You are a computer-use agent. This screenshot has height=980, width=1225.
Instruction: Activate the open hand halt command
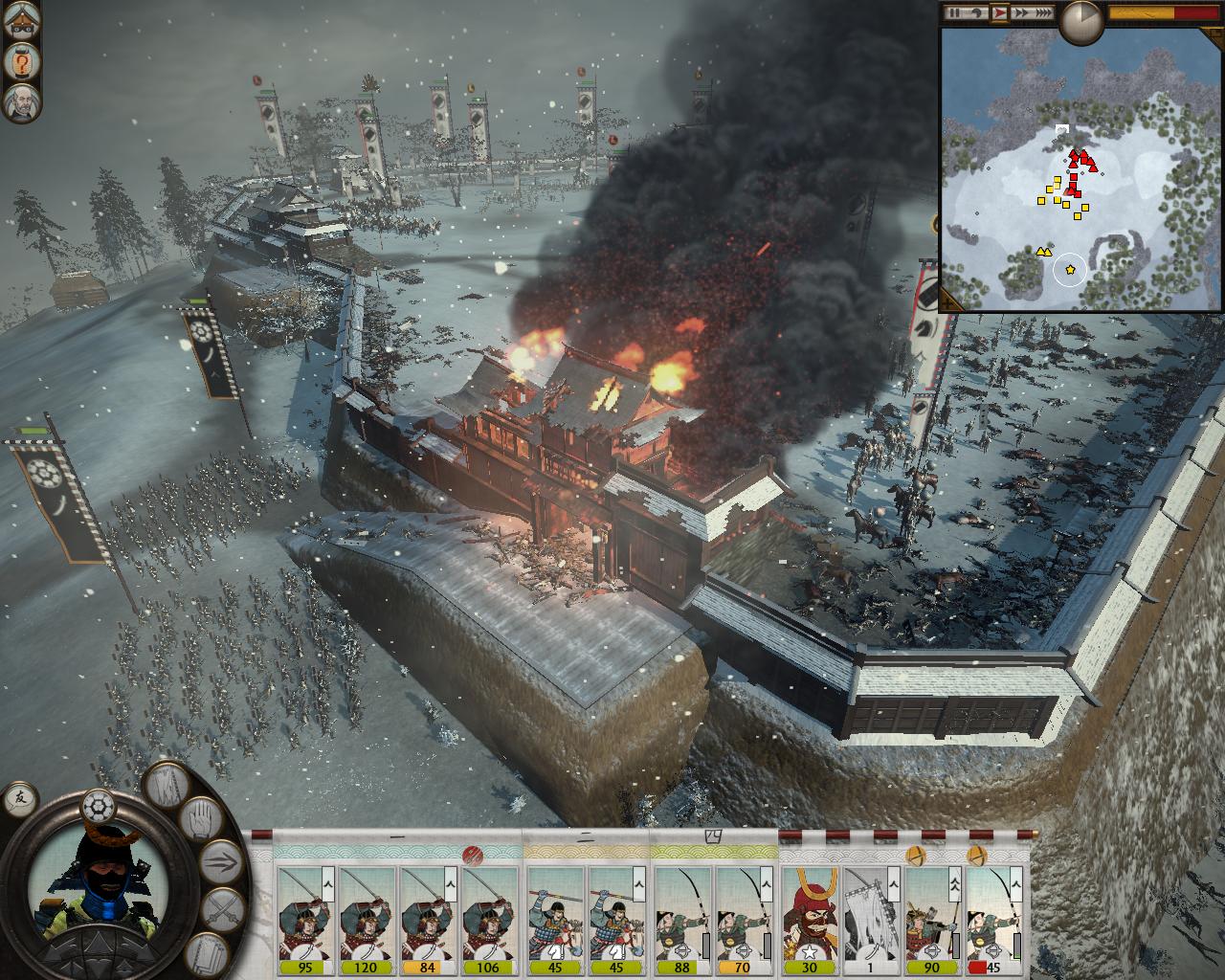pyautogui.click(x=199, y=819)
